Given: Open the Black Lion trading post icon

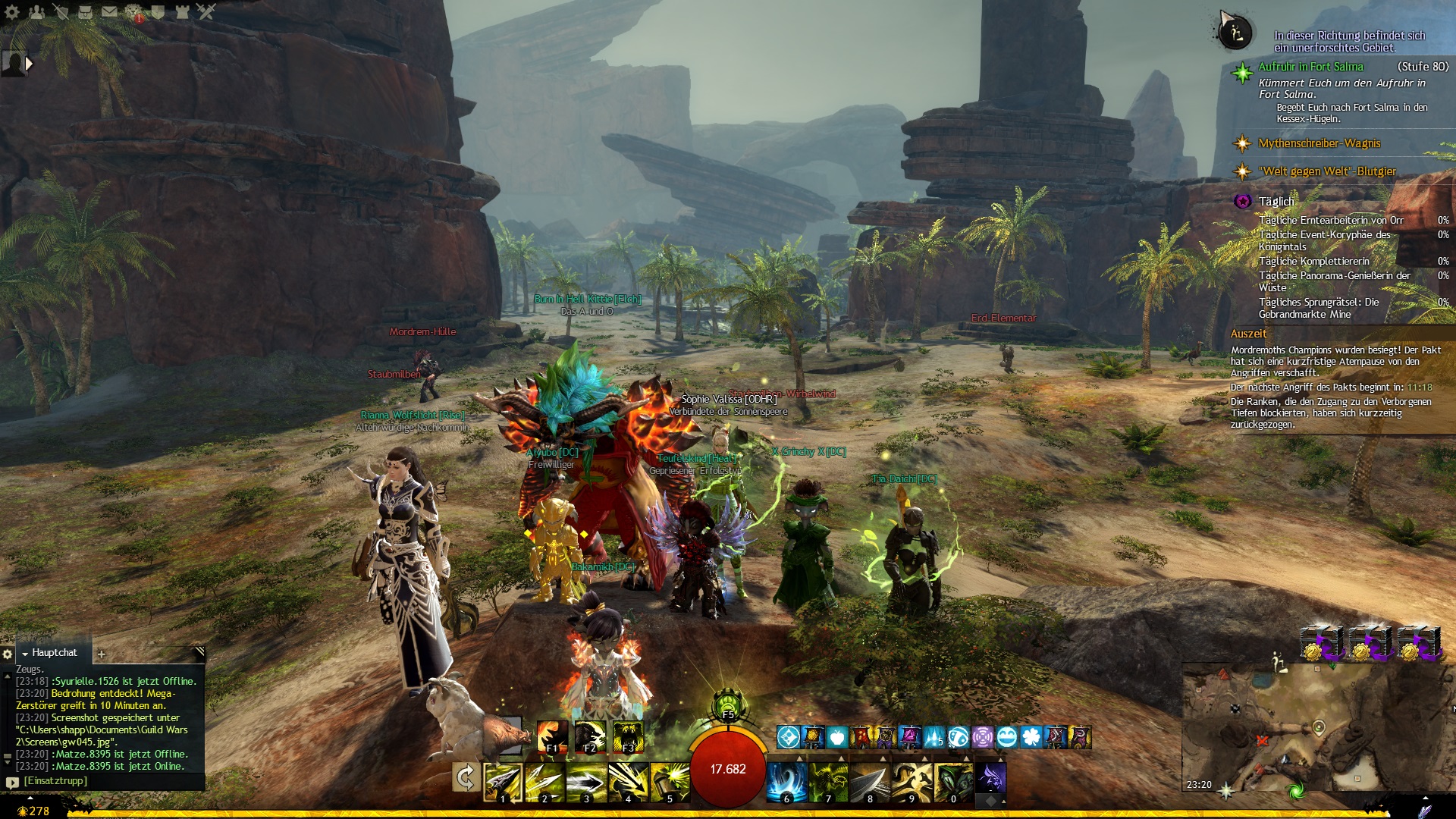Looking at the screenshot, I should [134, 11].
